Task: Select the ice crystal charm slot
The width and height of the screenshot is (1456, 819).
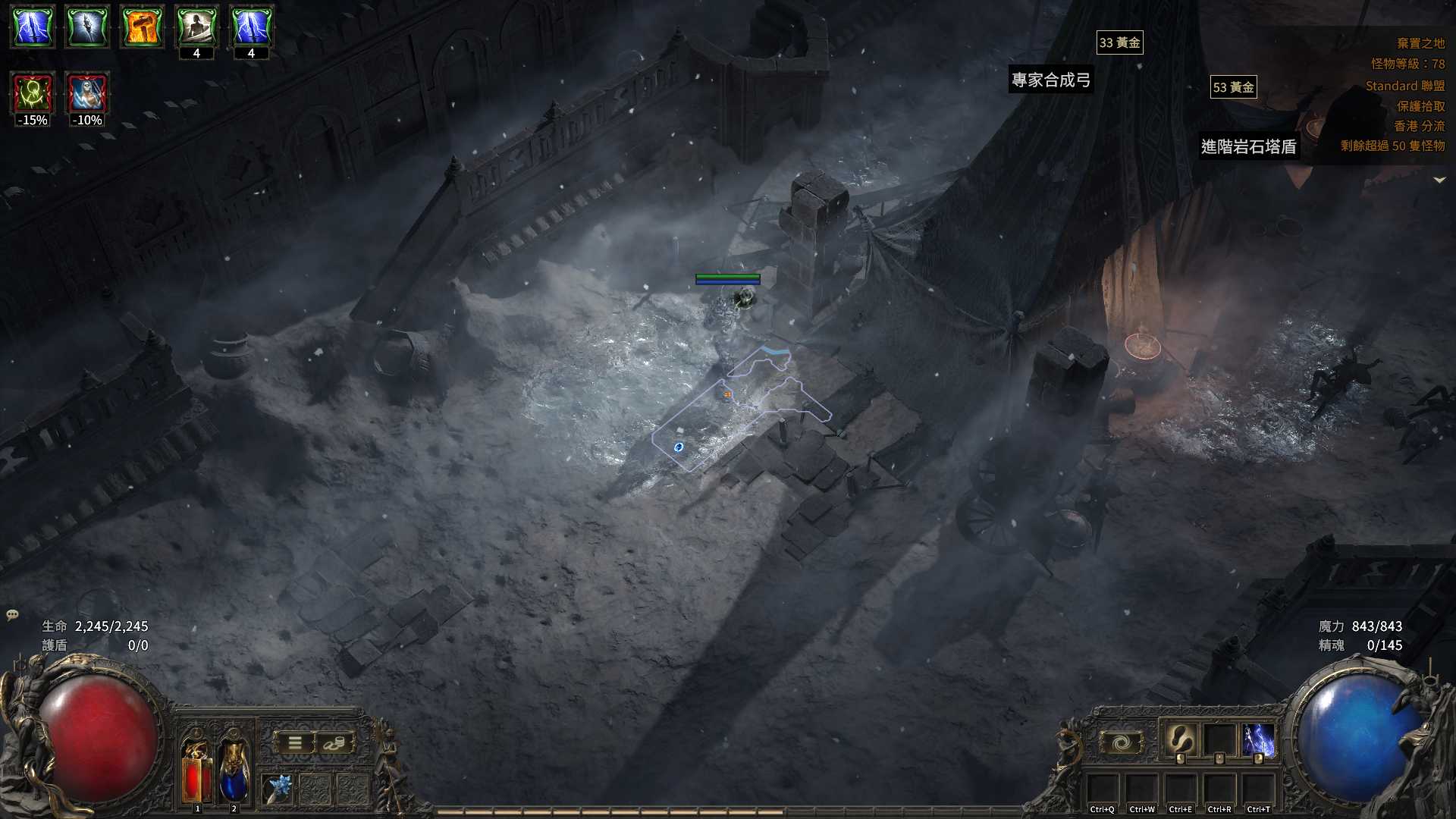Action: click(278, 789)
